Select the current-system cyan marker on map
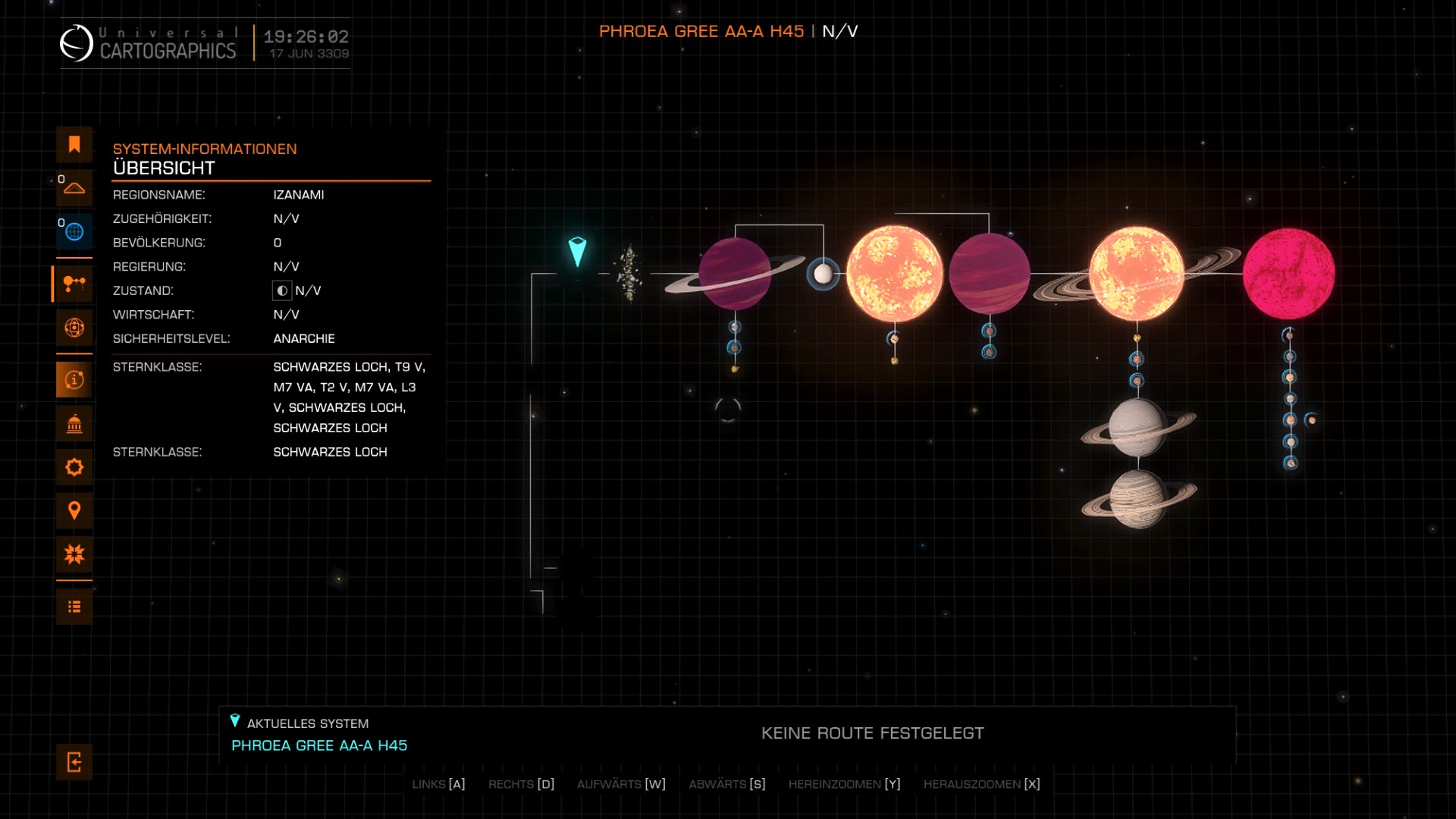This screenshot has width=1456, height=819. pos(577,252)
